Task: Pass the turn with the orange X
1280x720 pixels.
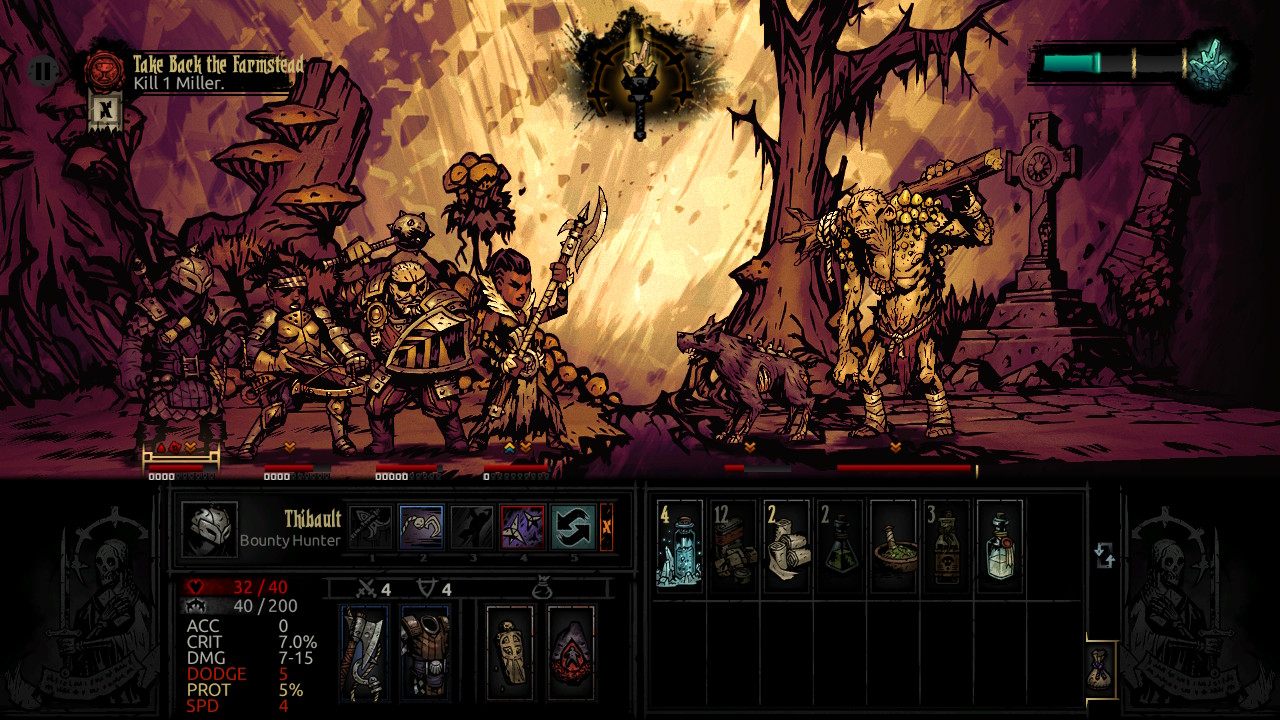Action: point(606,526)
